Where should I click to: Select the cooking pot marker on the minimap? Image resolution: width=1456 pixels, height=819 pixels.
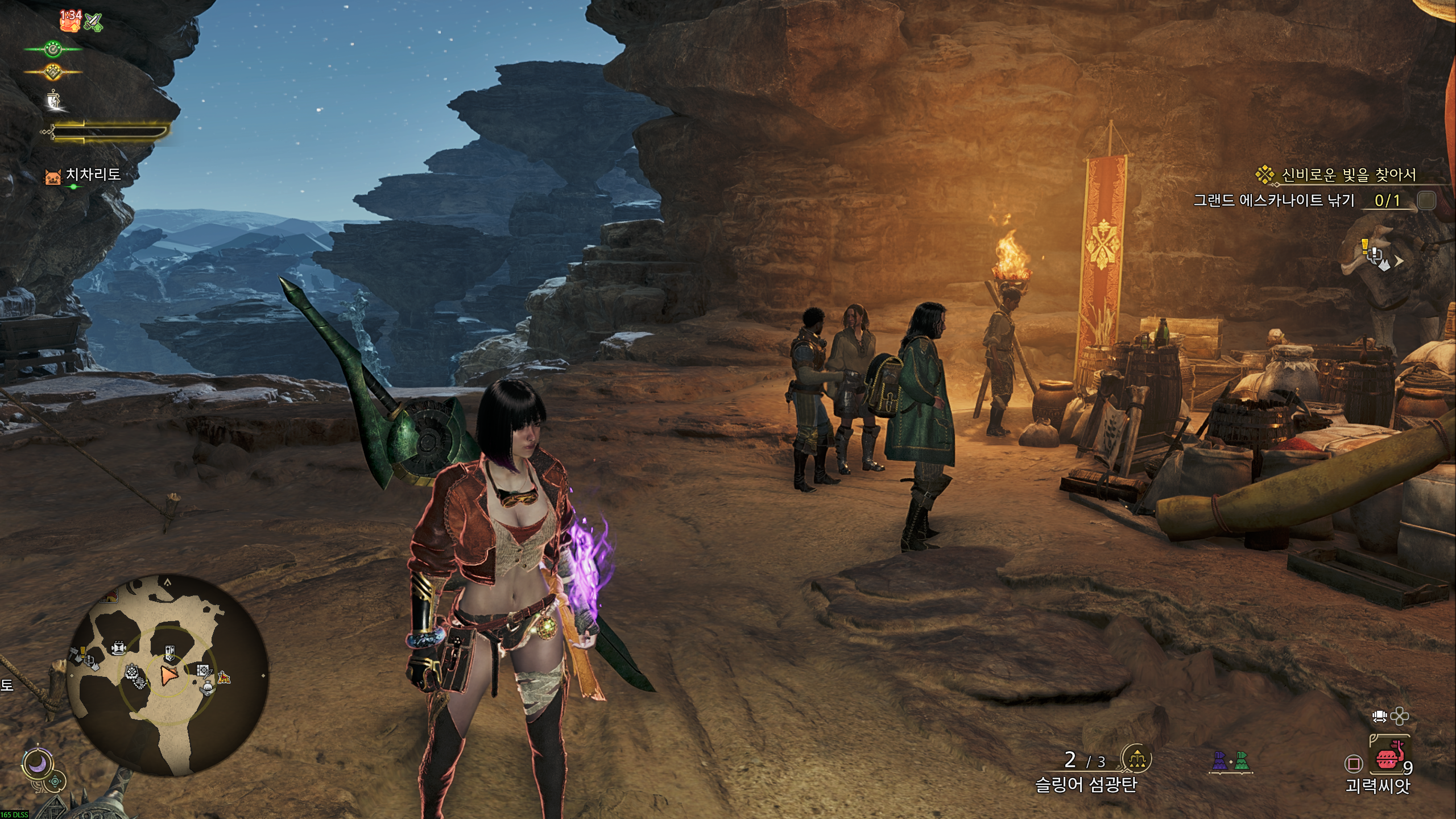[207, 688]
